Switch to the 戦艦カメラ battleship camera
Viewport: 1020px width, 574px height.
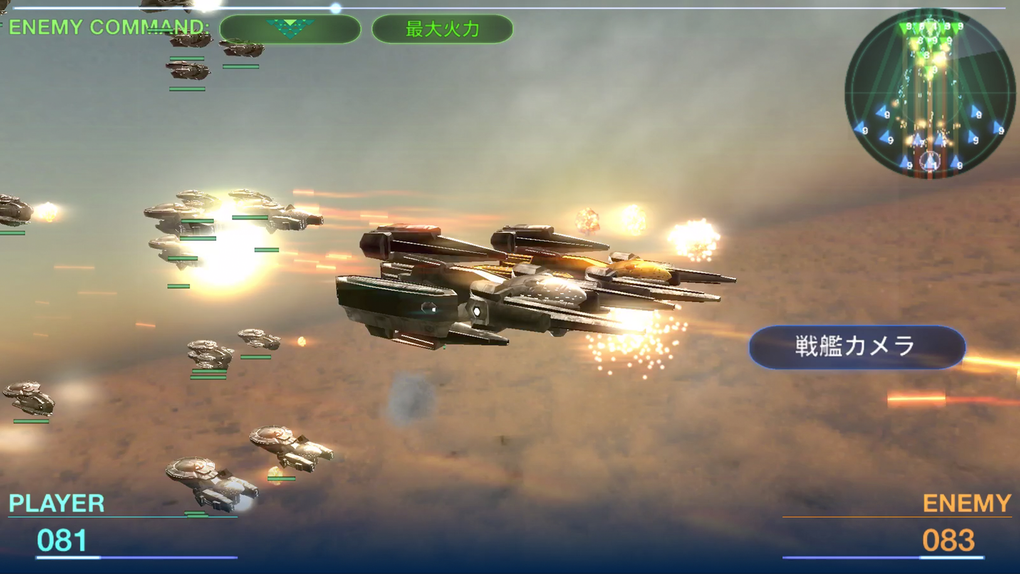(x=857, y=347)
